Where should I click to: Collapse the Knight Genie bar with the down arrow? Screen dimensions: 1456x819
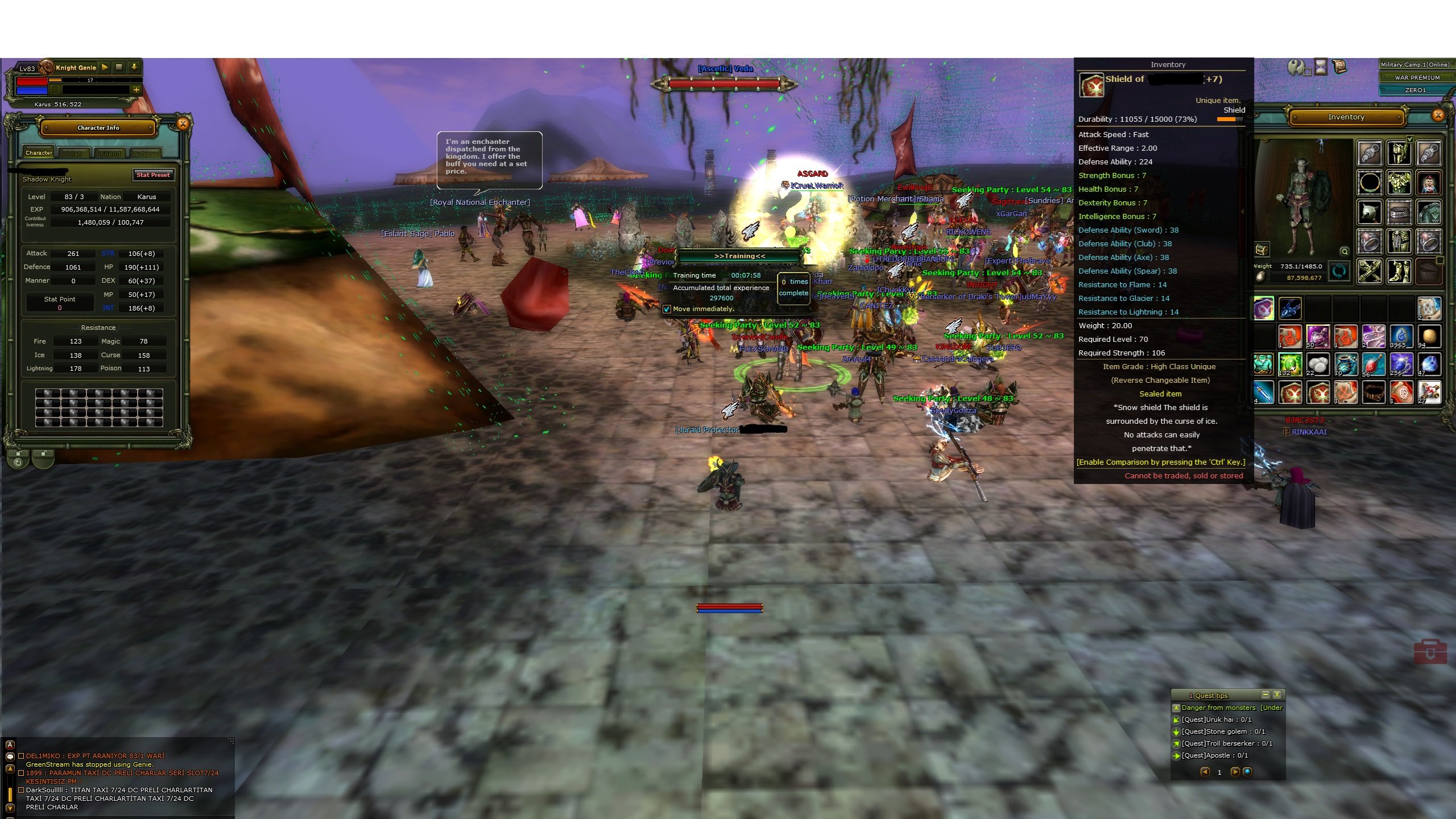coord(134,68)
